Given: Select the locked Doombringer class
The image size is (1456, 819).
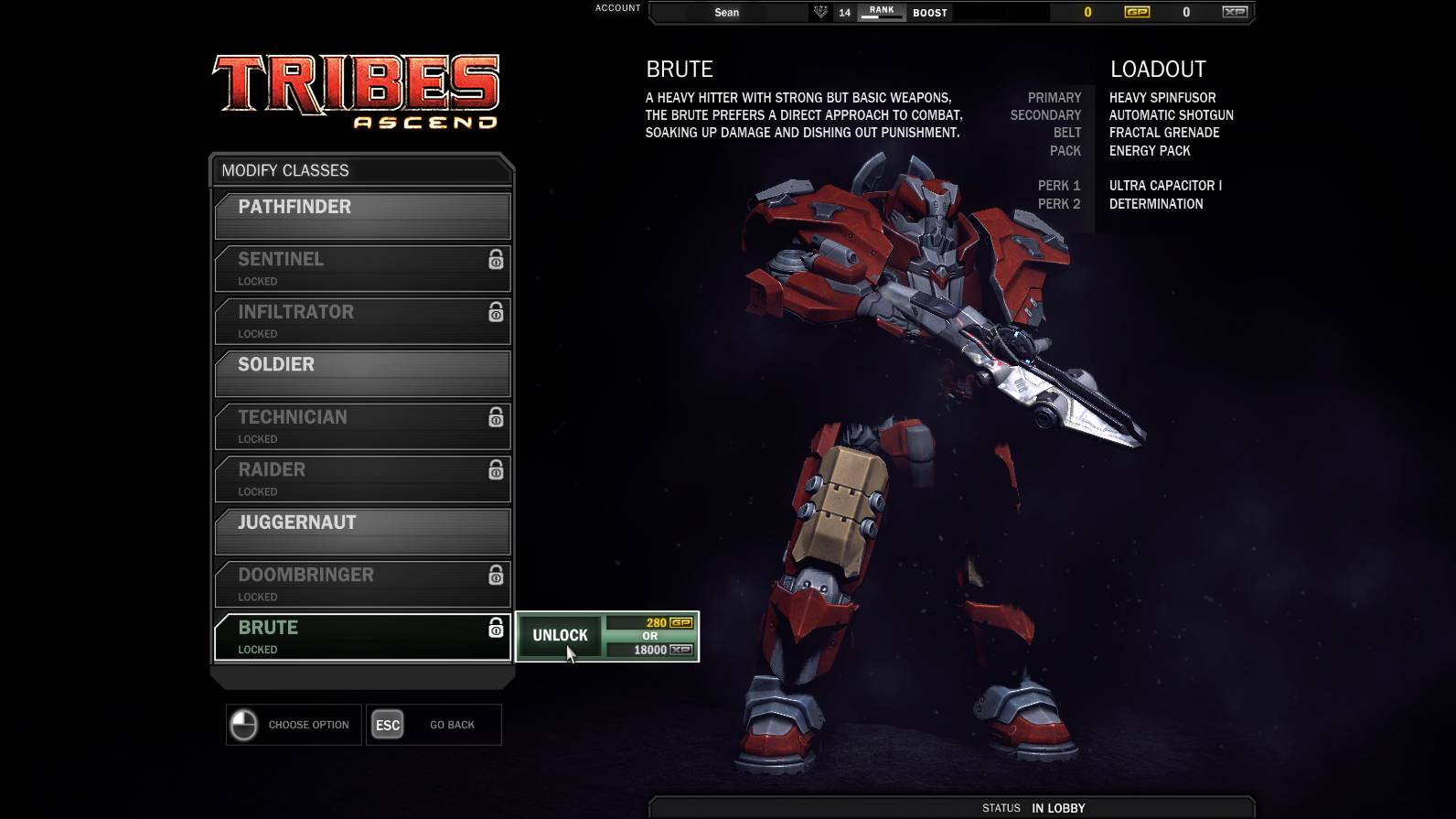Looking at the screenshot, I should pyautogui.click(x=362, y=583).
